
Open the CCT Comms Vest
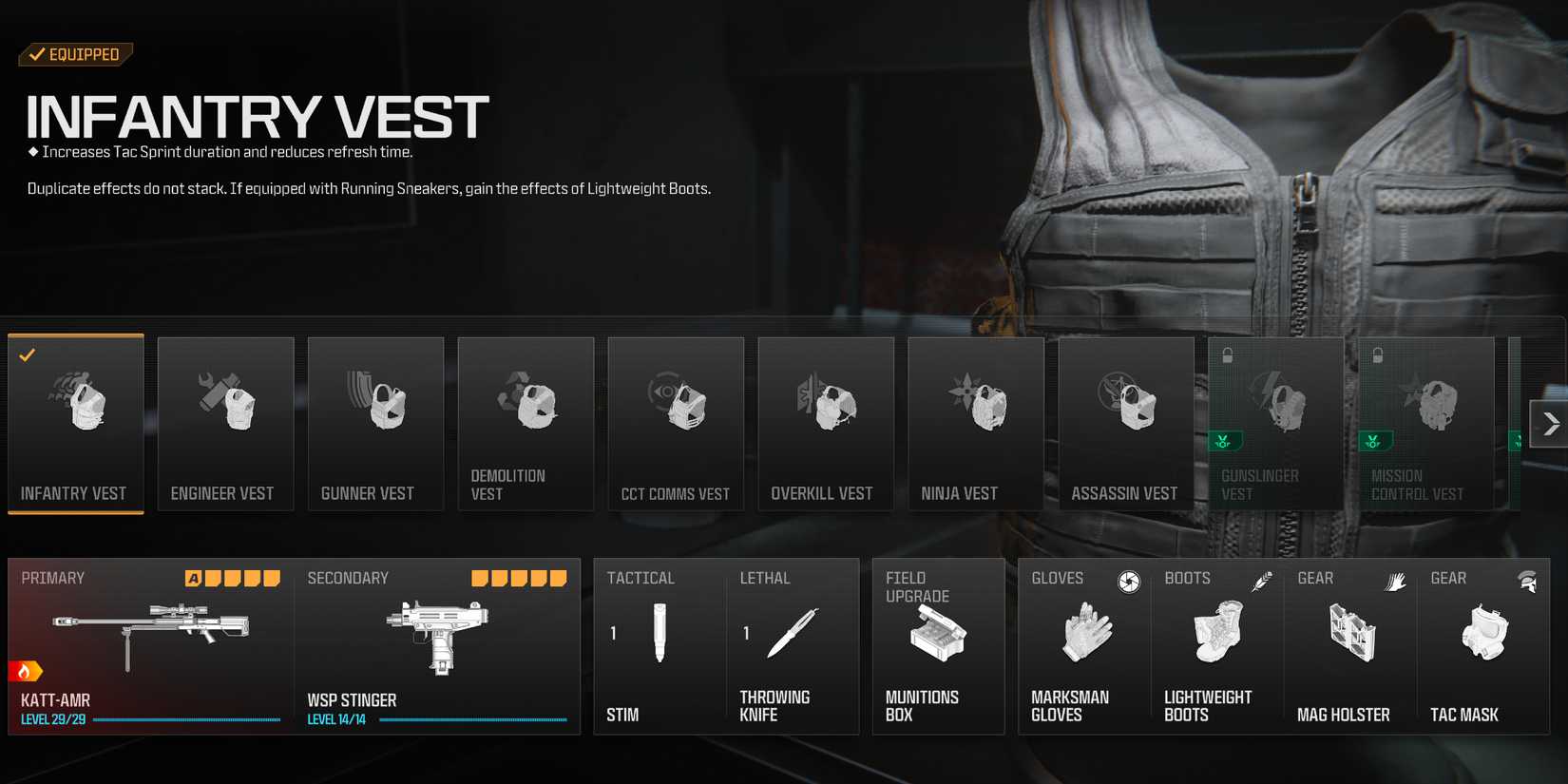coord(676,423)
